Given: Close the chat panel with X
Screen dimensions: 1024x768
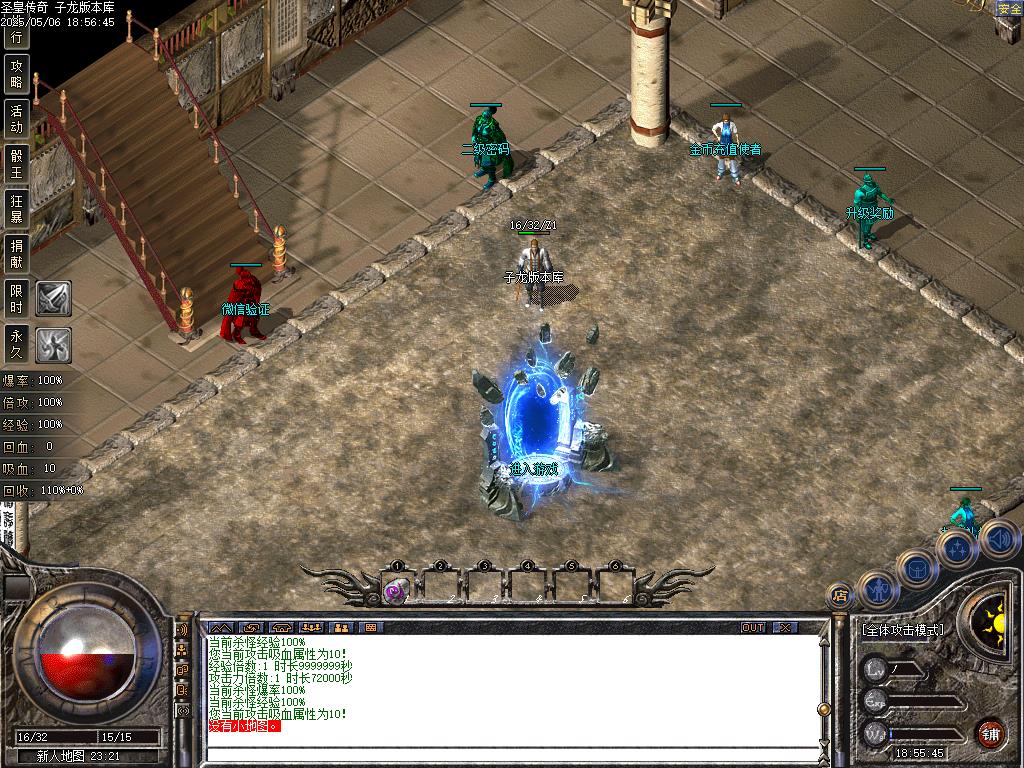Looking at the screenshot, I should coord(786,627).
